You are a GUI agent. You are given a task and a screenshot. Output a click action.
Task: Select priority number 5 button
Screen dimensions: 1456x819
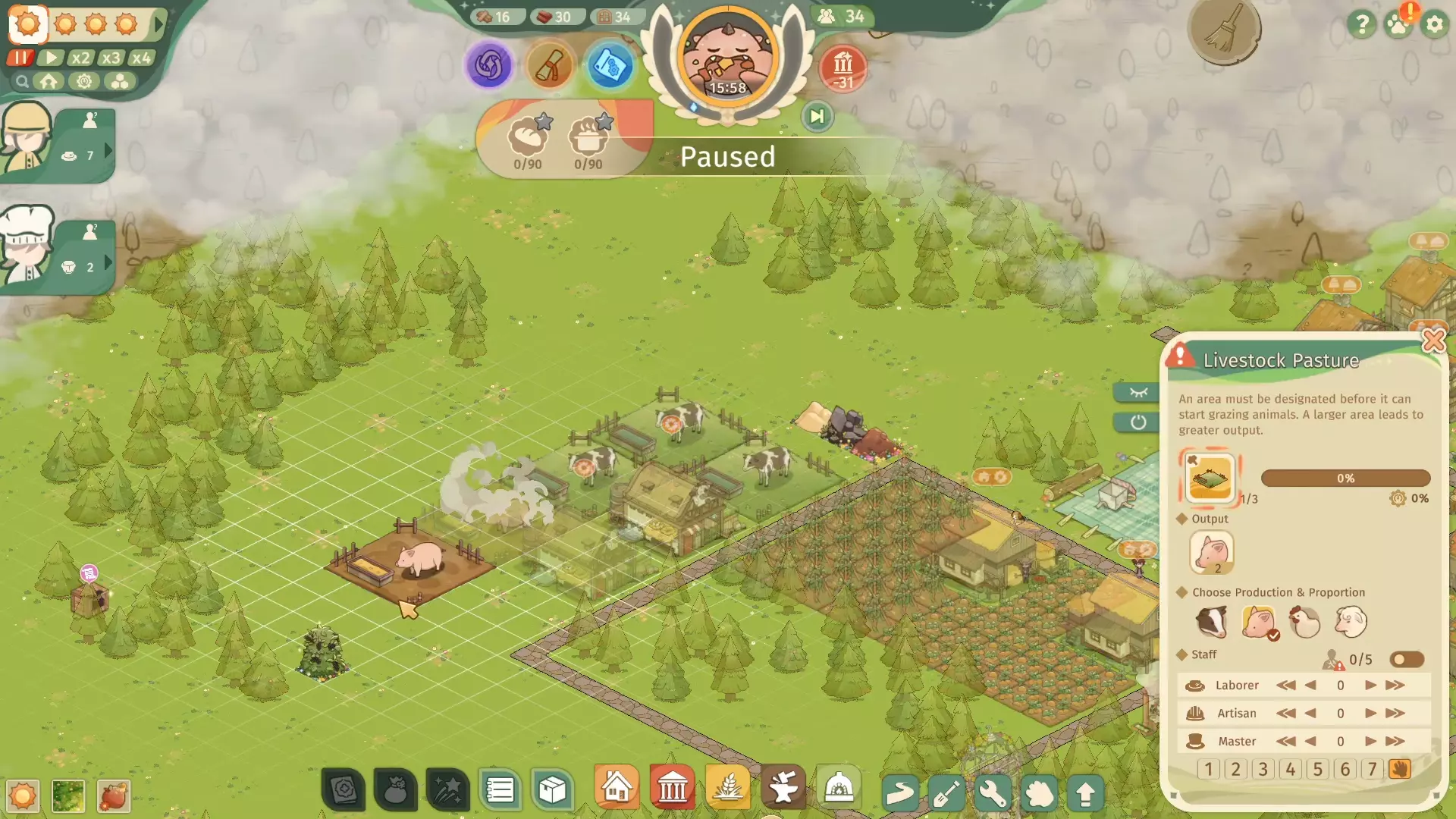[x=1318, y=769]
